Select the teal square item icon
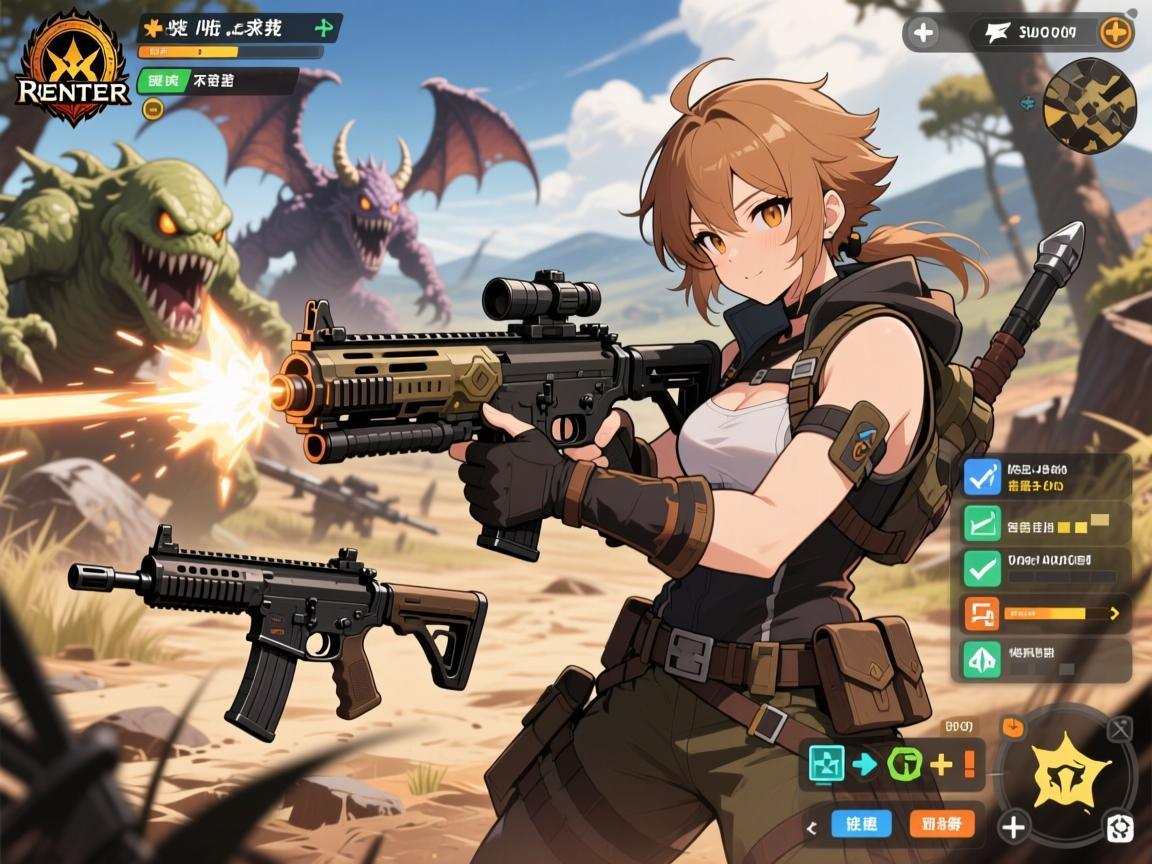This screenshot has width=1152, height=864. (826, 764)
